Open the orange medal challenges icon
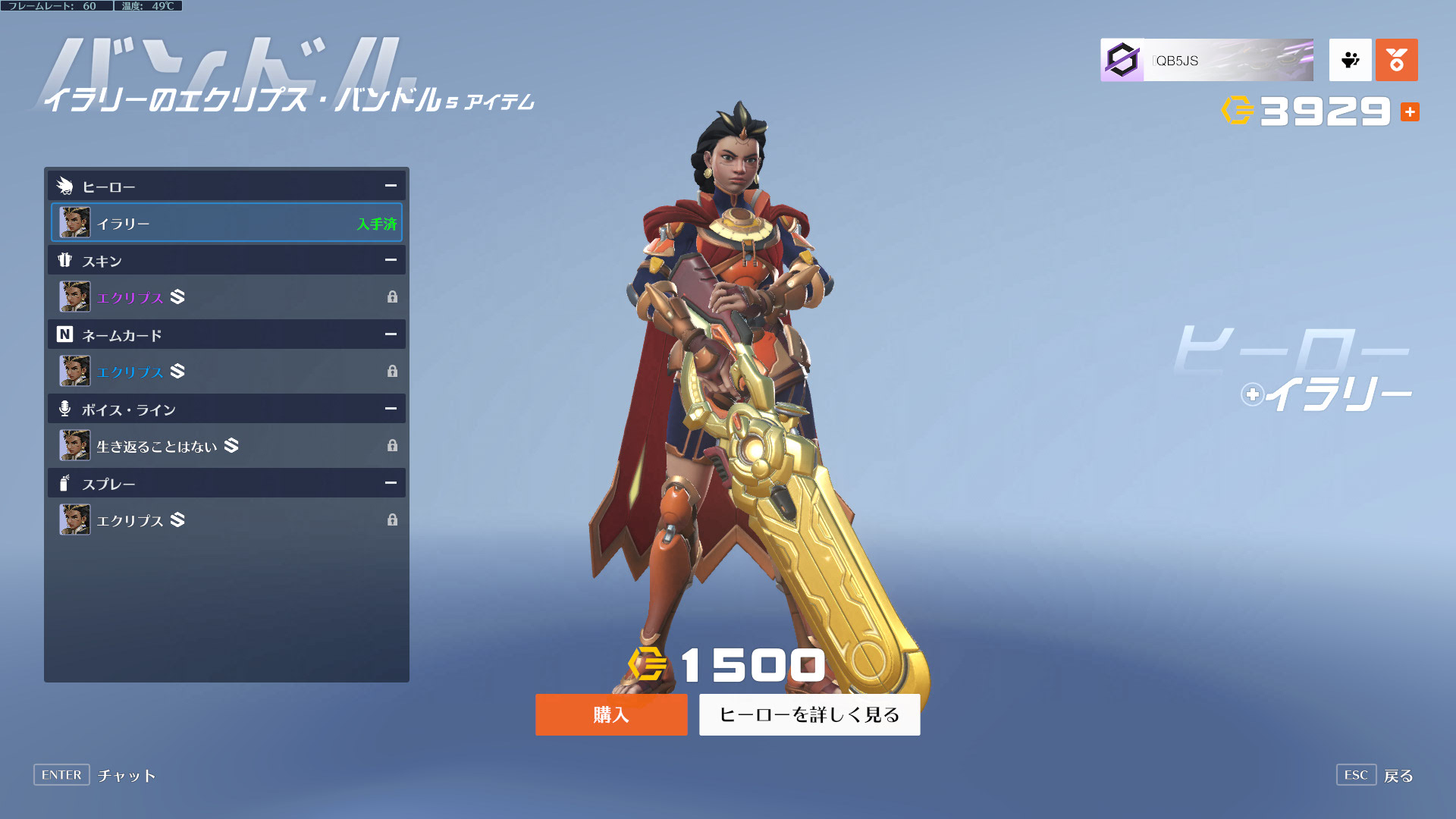This screenshot has width=1456, height=819. click(x=1396, y=60)
